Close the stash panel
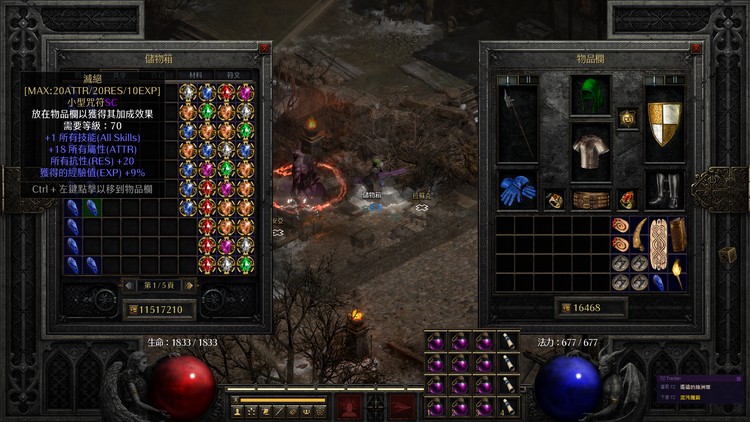The height and width of the screenshot is (422, 750). point(264,48)
